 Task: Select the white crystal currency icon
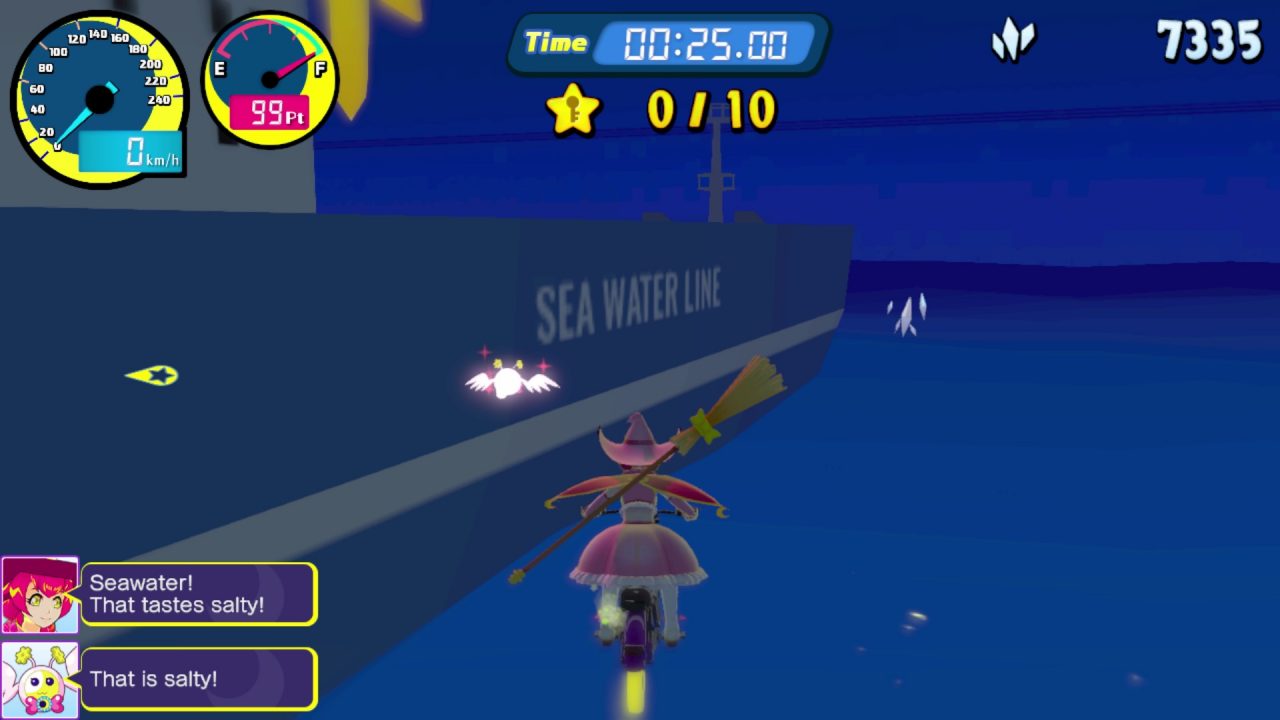(x=1013, y=42)
